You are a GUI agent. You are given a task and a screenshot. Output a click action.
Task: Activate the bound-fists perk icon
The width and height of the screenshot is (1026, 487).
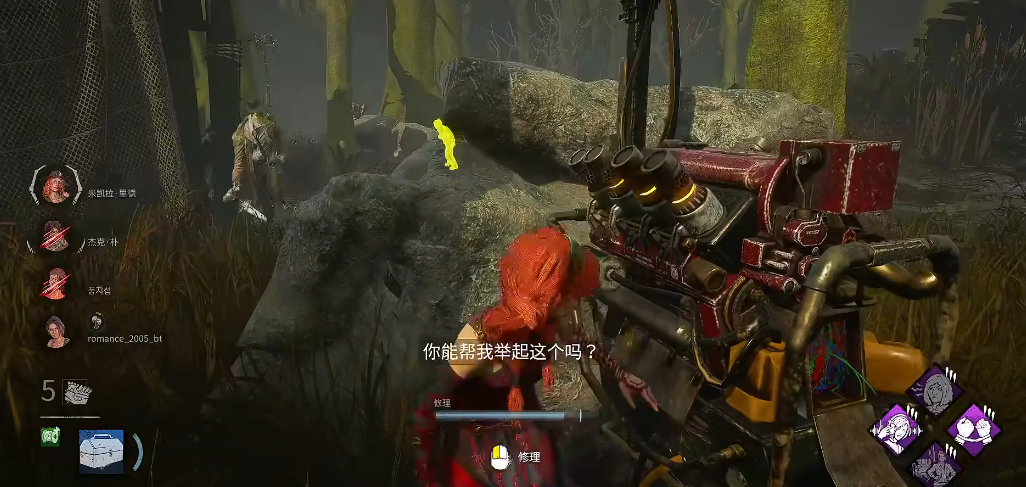(973, 429)
